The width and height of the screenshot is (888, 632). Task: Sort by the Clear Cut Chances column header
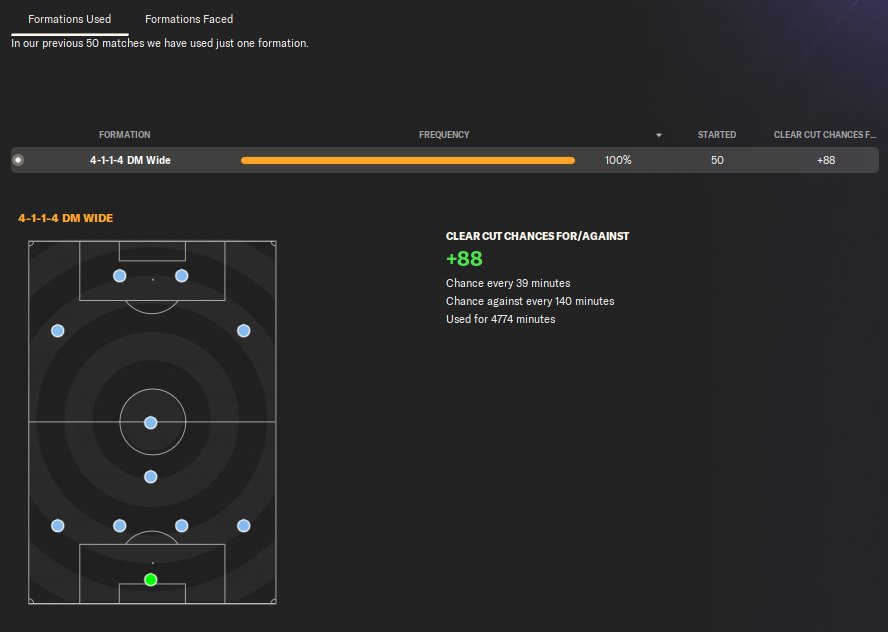pos(825,135)
